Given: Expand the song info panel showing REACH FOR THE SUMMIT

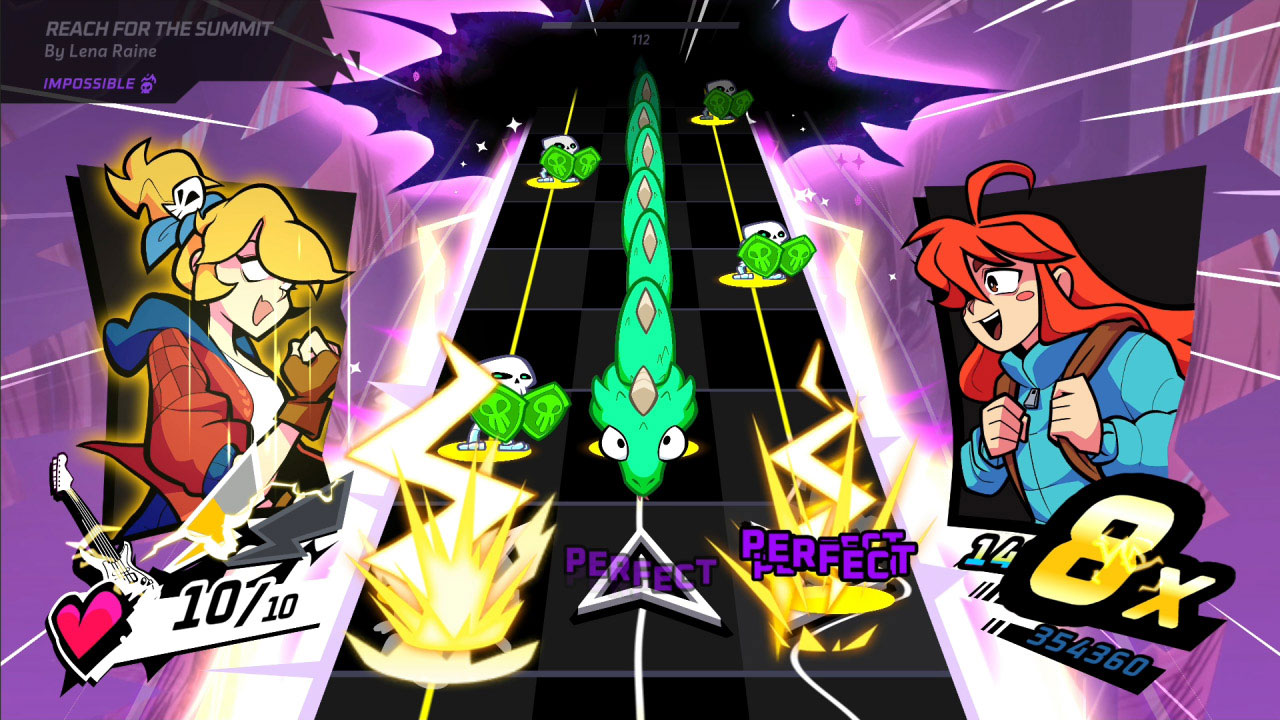Looking at the screenshot, I should [160, 31].
